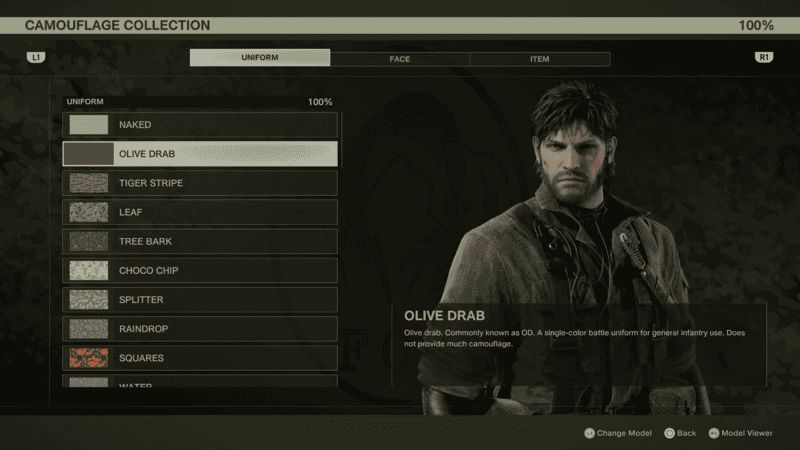Select the Naked uniform entry
This screenshot has width=800, height=450.
(200, 125)
